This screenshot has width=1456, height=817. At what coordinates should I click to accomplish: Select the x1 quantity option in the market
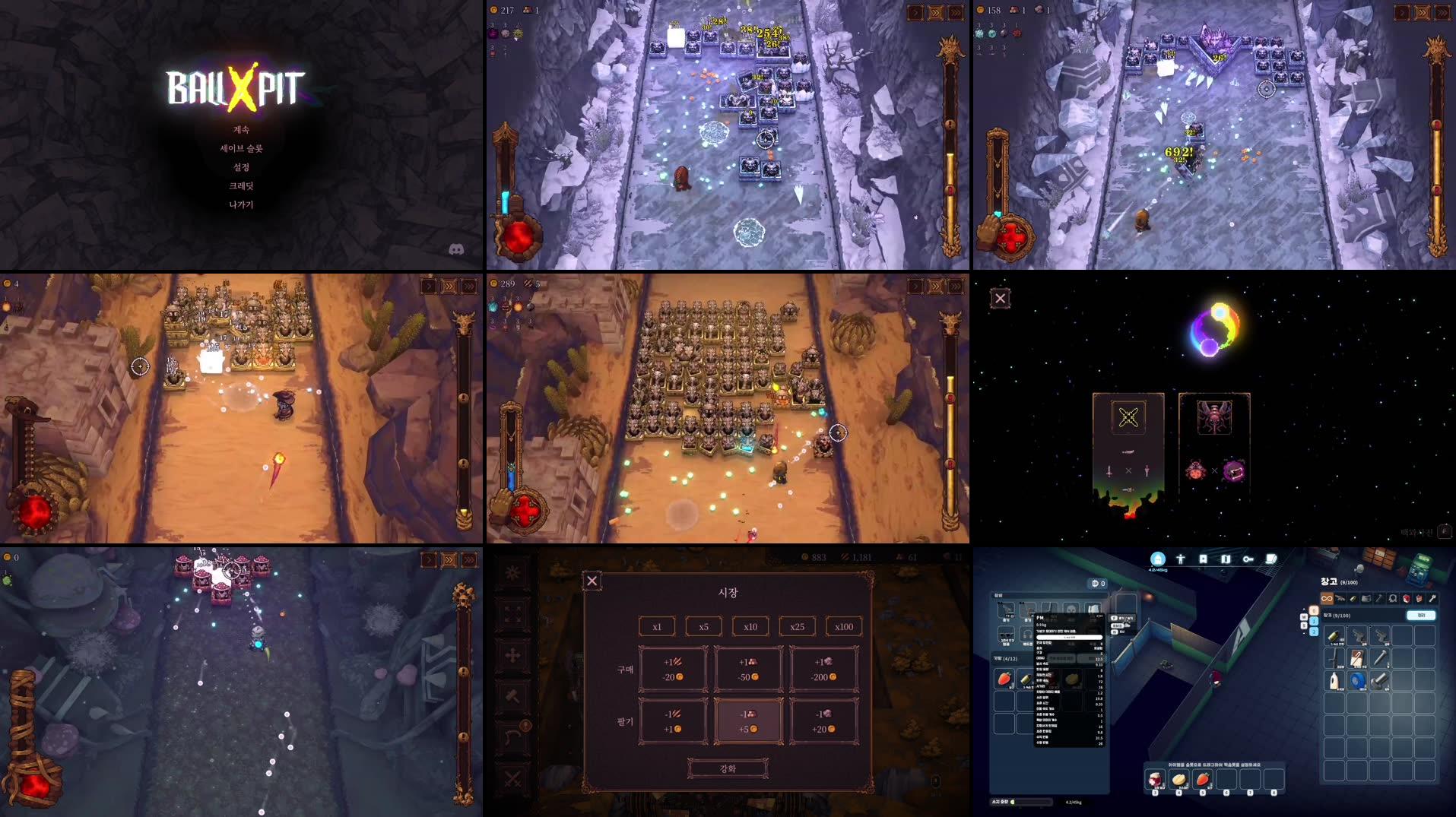click(x=657, y=627)
